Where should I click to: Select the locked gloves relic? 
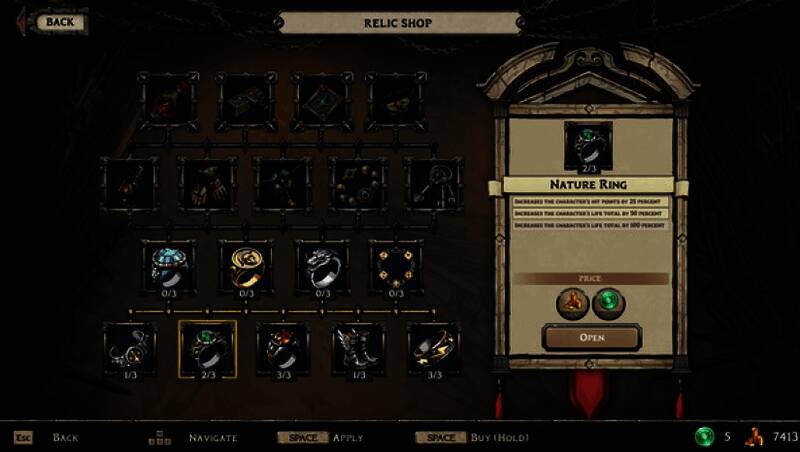point(207,184)
